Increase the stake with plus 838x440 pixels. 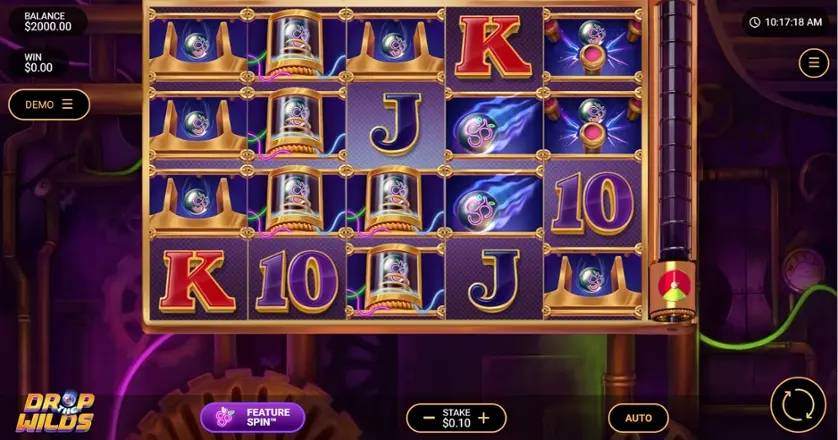[x=484, y=418]
